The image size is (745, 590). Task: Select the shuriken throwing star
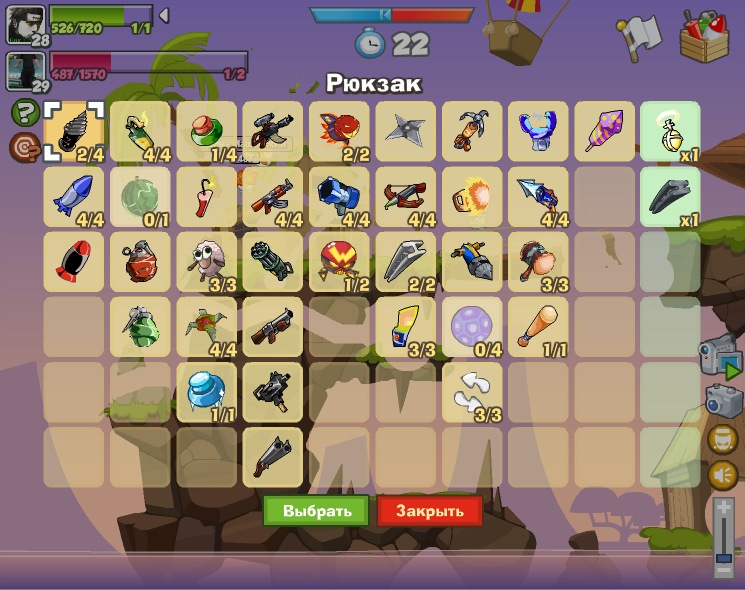click(406, 130)
